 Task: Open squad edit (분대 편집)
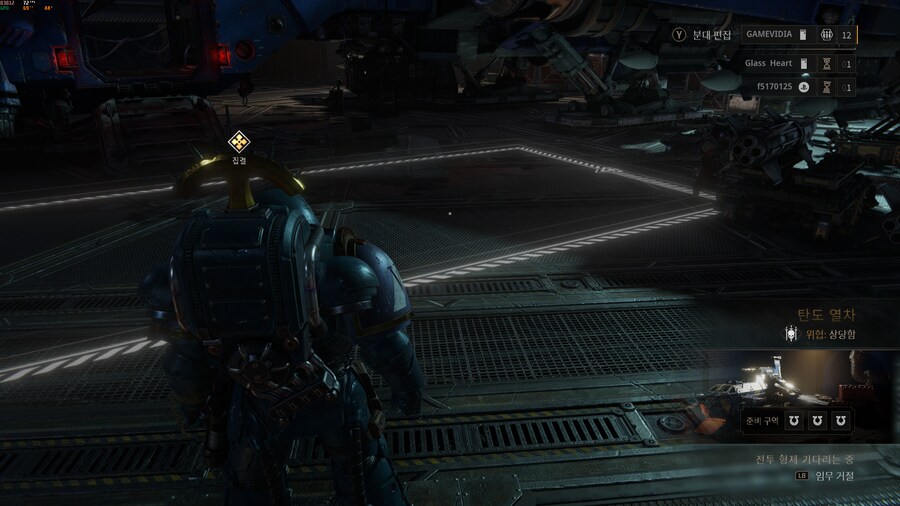(x=705, y=35)
